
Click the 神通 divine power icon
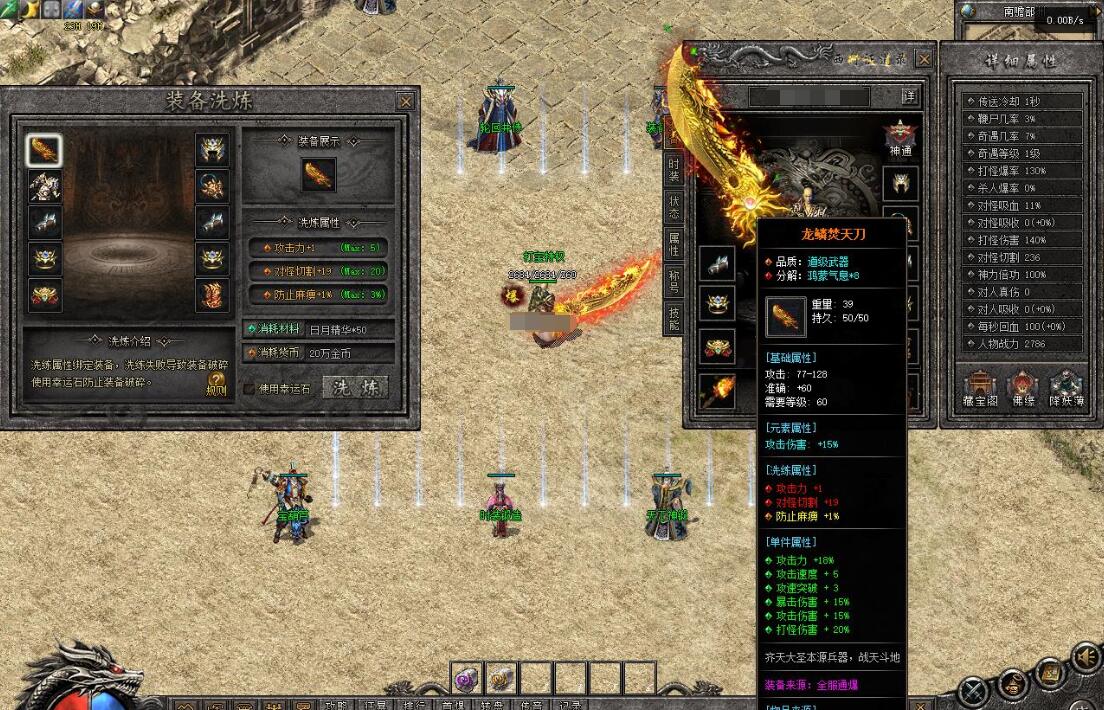(x=900, y=137)
